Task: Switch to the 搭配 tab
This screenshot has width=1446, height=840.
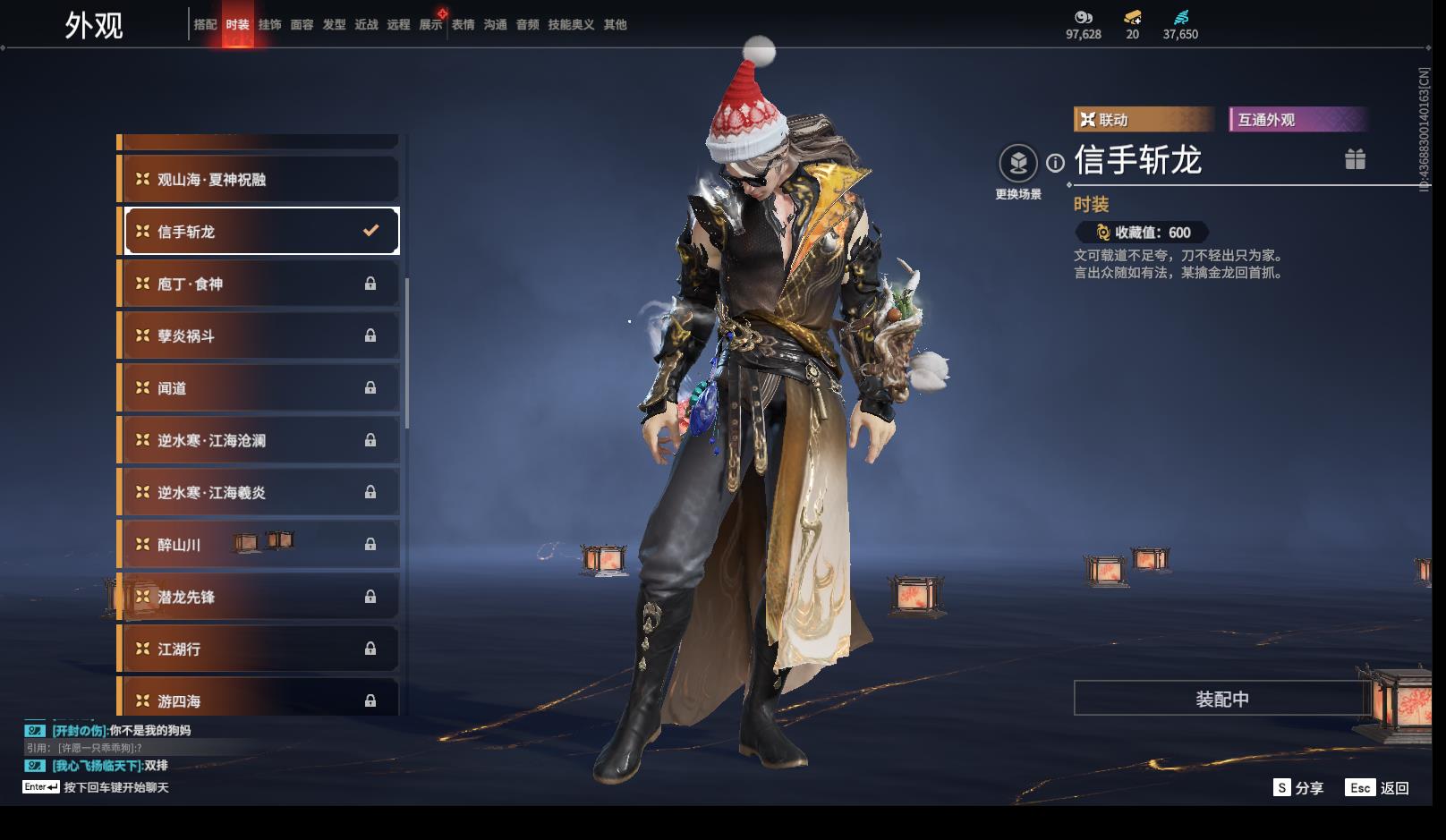Action: 205,25
